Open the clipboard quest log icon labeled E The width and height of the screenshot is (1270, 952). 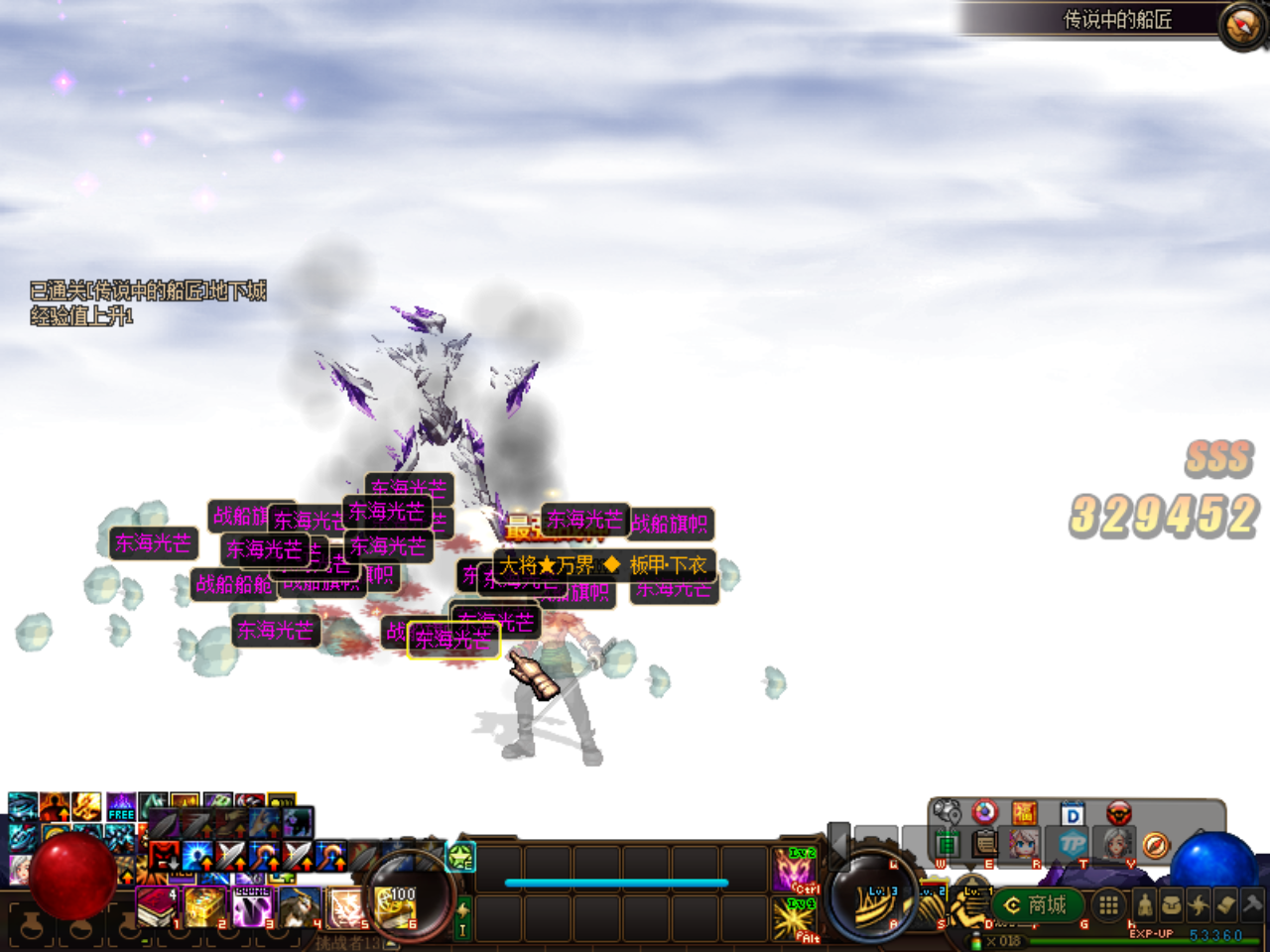[x=983, y=845]
